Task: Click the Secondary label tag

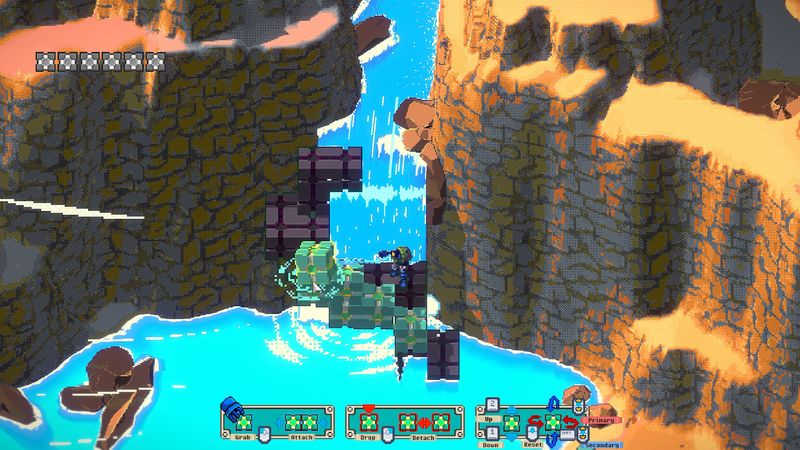Action: tap(602, 444)
